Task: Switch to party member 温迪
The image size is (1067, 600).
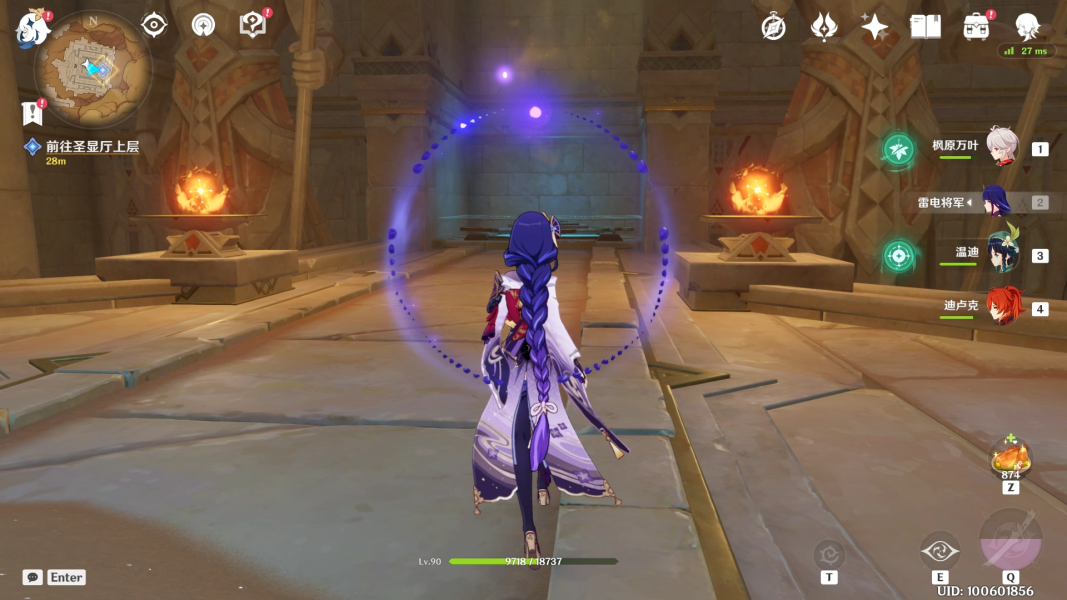Action: pyautogui.click(x=1001, y=254)
